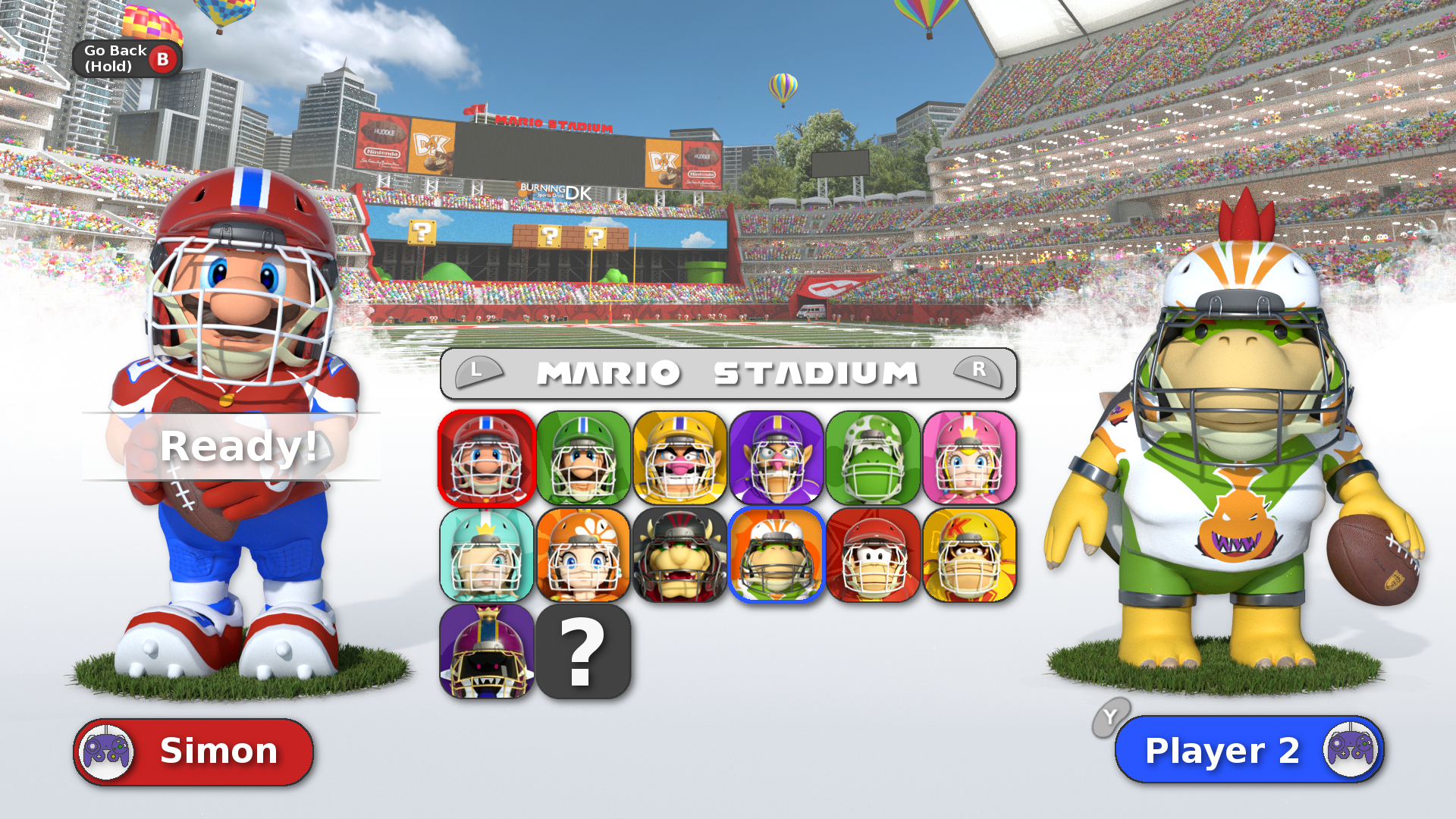Select Rosalina's teal helmet portrait

(487, 555)
